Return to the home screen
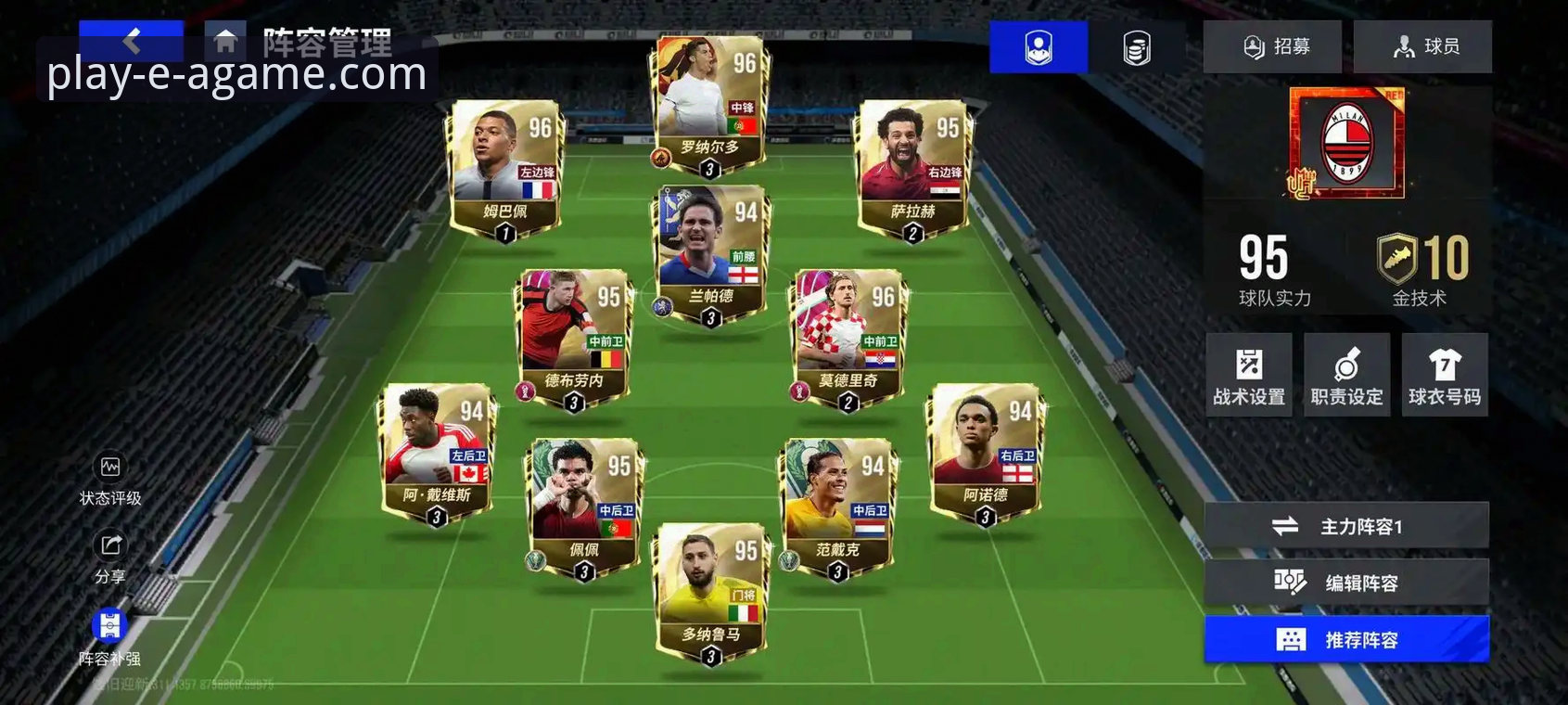1568x705 pixels. 225,42
